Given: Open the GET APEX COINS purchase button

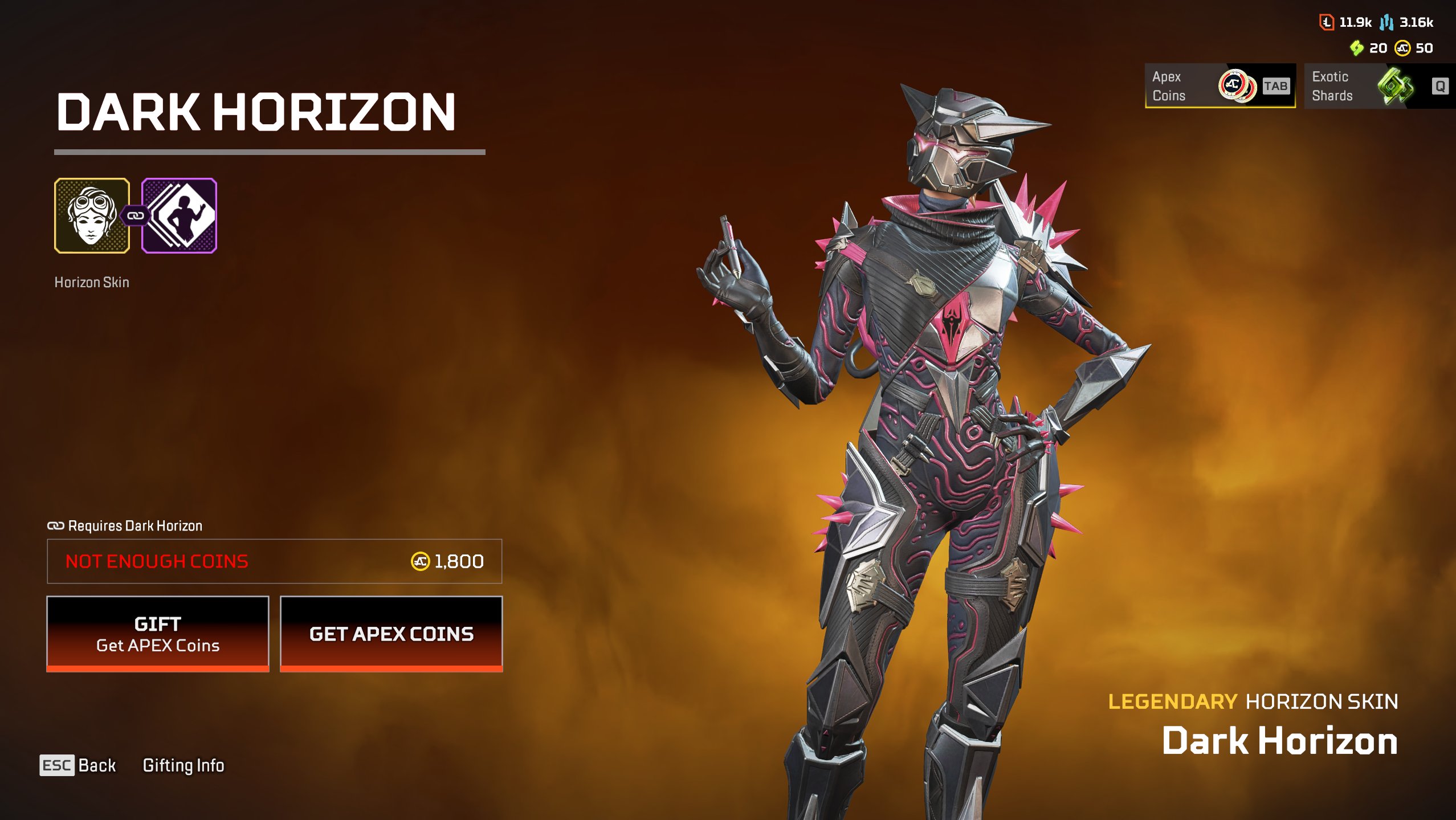Looking at the screenshot, I should coord(391,634).
